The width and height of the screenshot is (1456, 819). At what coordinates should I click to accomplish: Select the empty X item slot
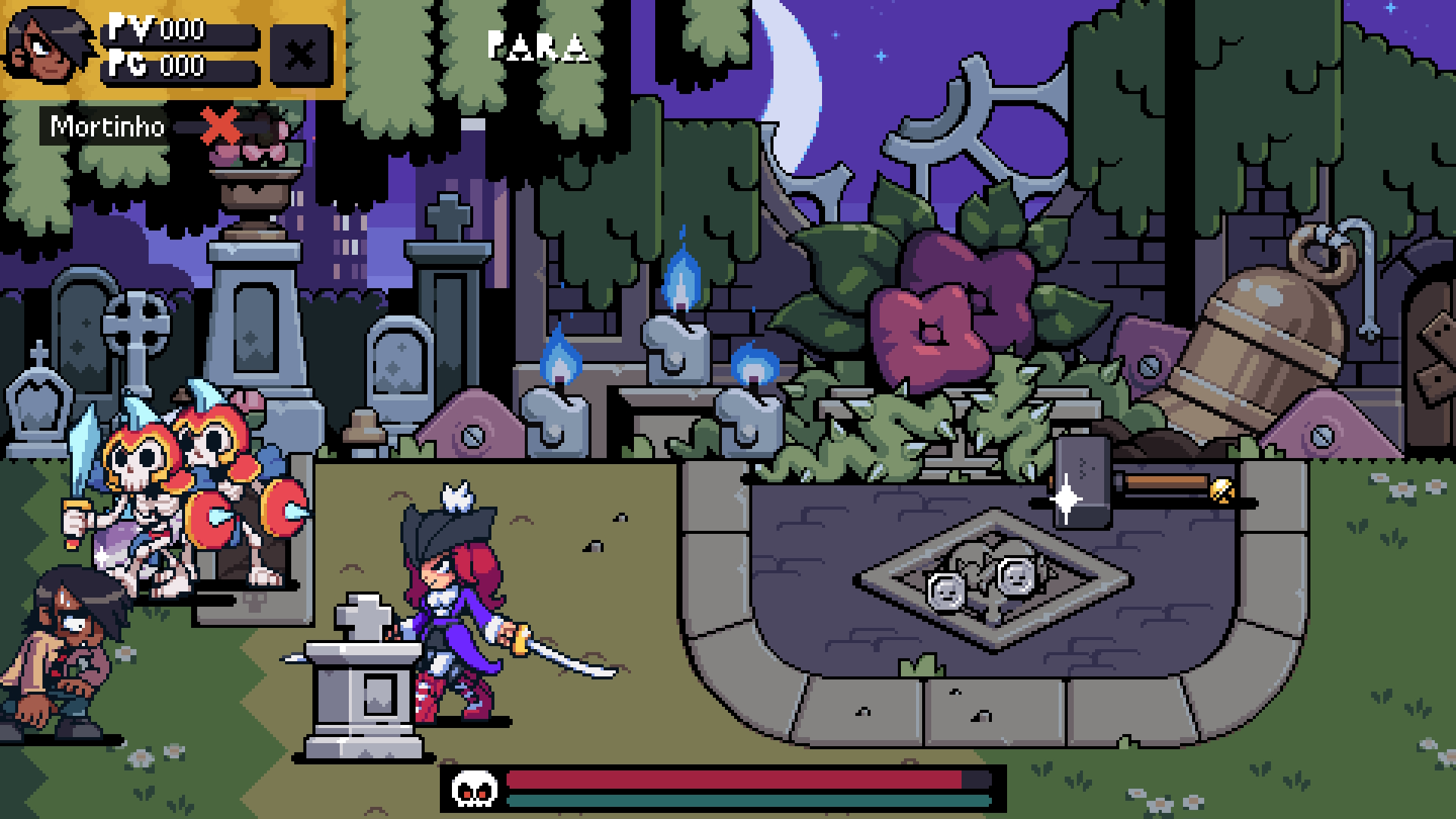click(301, 55)
